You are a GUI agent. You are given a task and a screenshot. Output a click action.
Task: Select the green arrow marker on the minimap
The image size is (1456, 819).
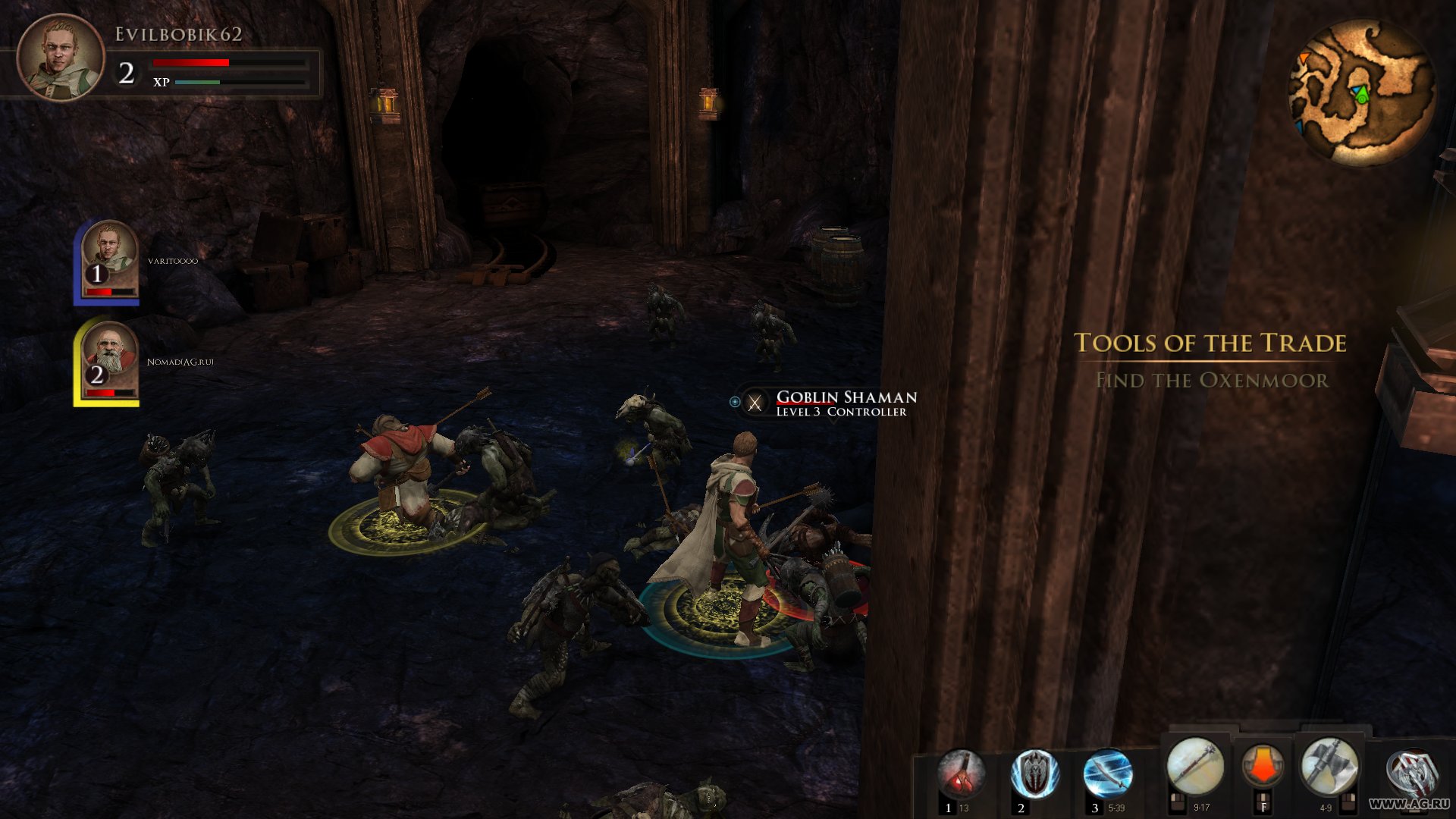[1363, 95]
